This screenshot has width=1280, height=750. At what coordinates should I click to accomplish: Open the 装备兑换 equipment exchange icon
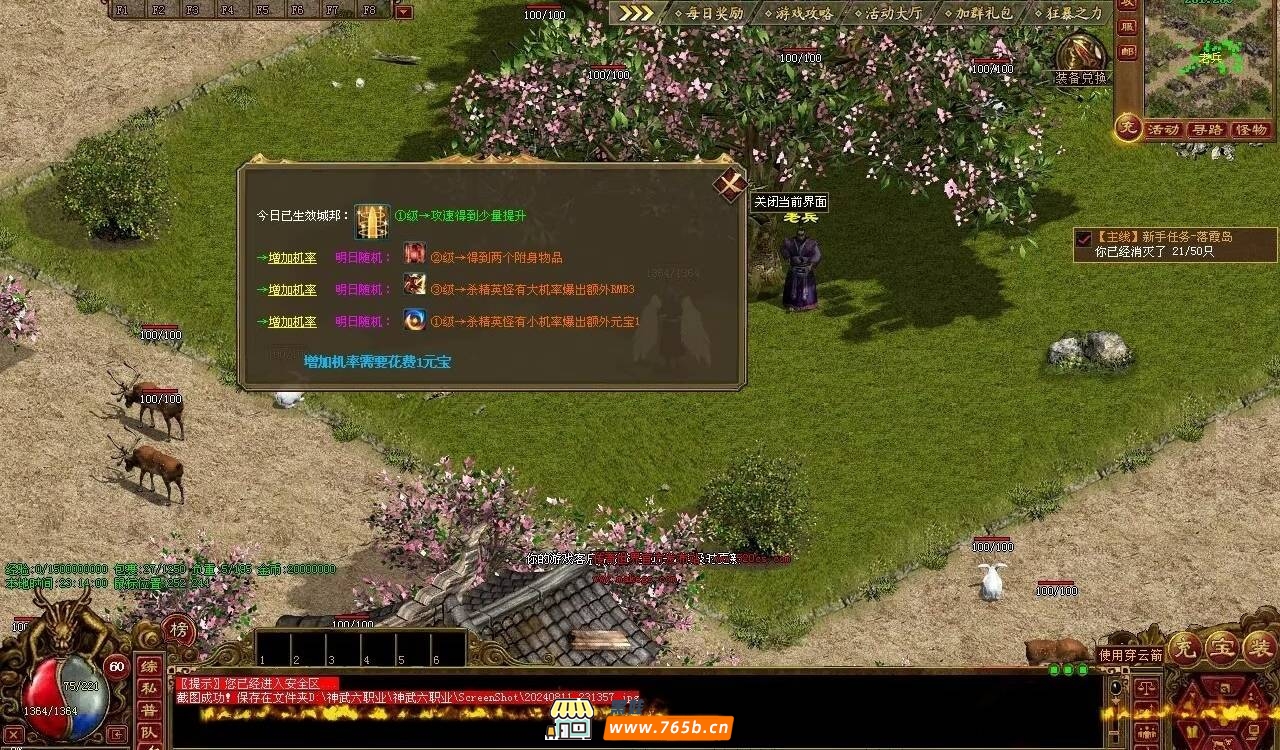pyautogui.click(x=1080, y=56)
